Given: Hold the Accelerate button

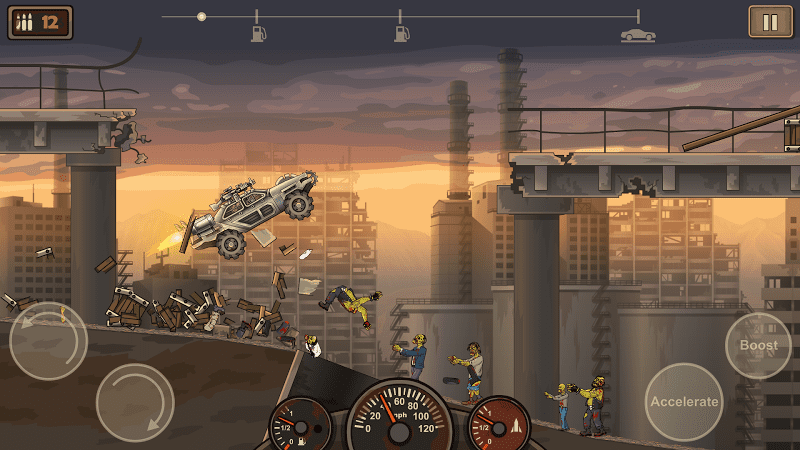Looking at the screenshot, I should pyautogui.click(x=684, y=401).
